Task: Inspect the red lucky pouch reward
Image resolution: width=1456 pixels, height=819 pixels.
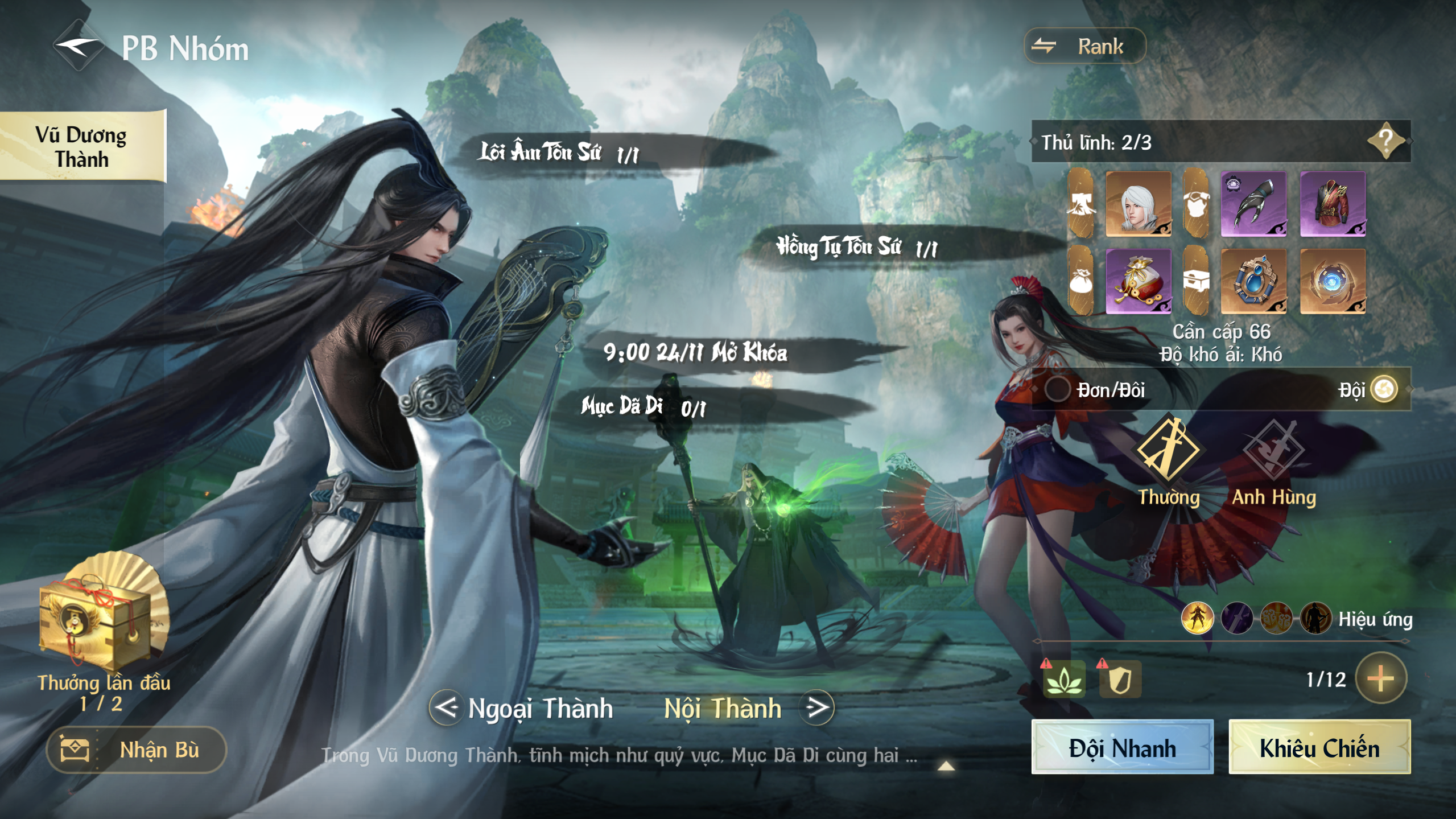Action: tap(1138, 281)
